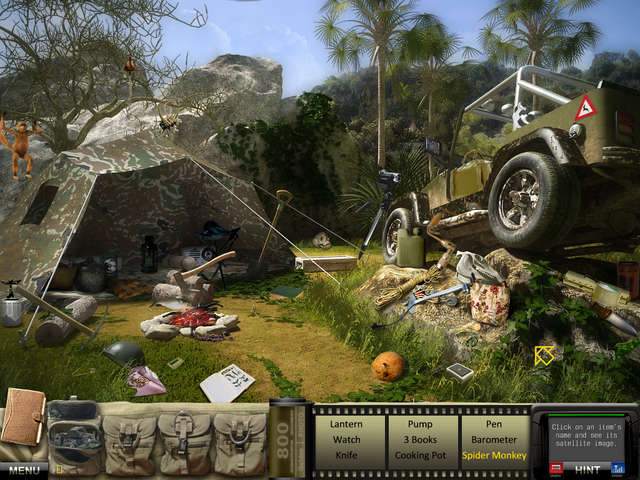Choose Cooking Pot from the list
The image size is (640, 480).
pyautogui.click(x=420, y=454)
